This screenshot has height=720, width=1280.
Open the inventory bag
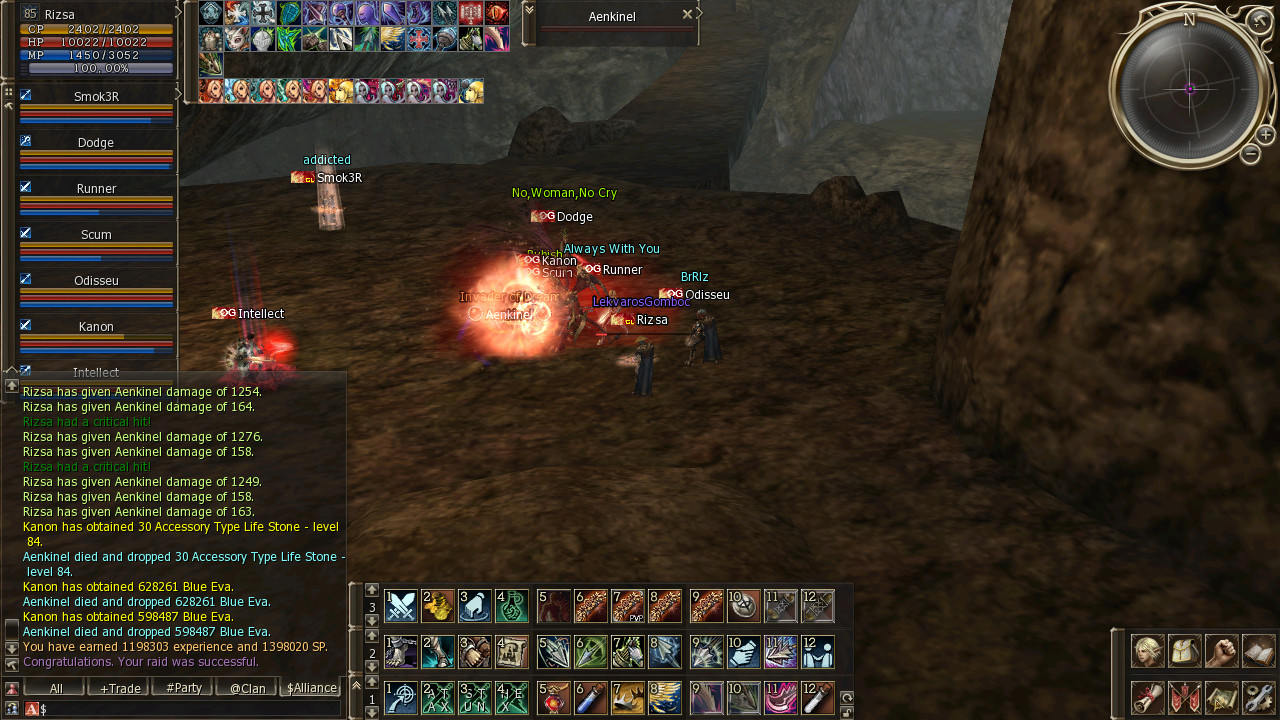pyautogui.click(x=1184, y=651)
